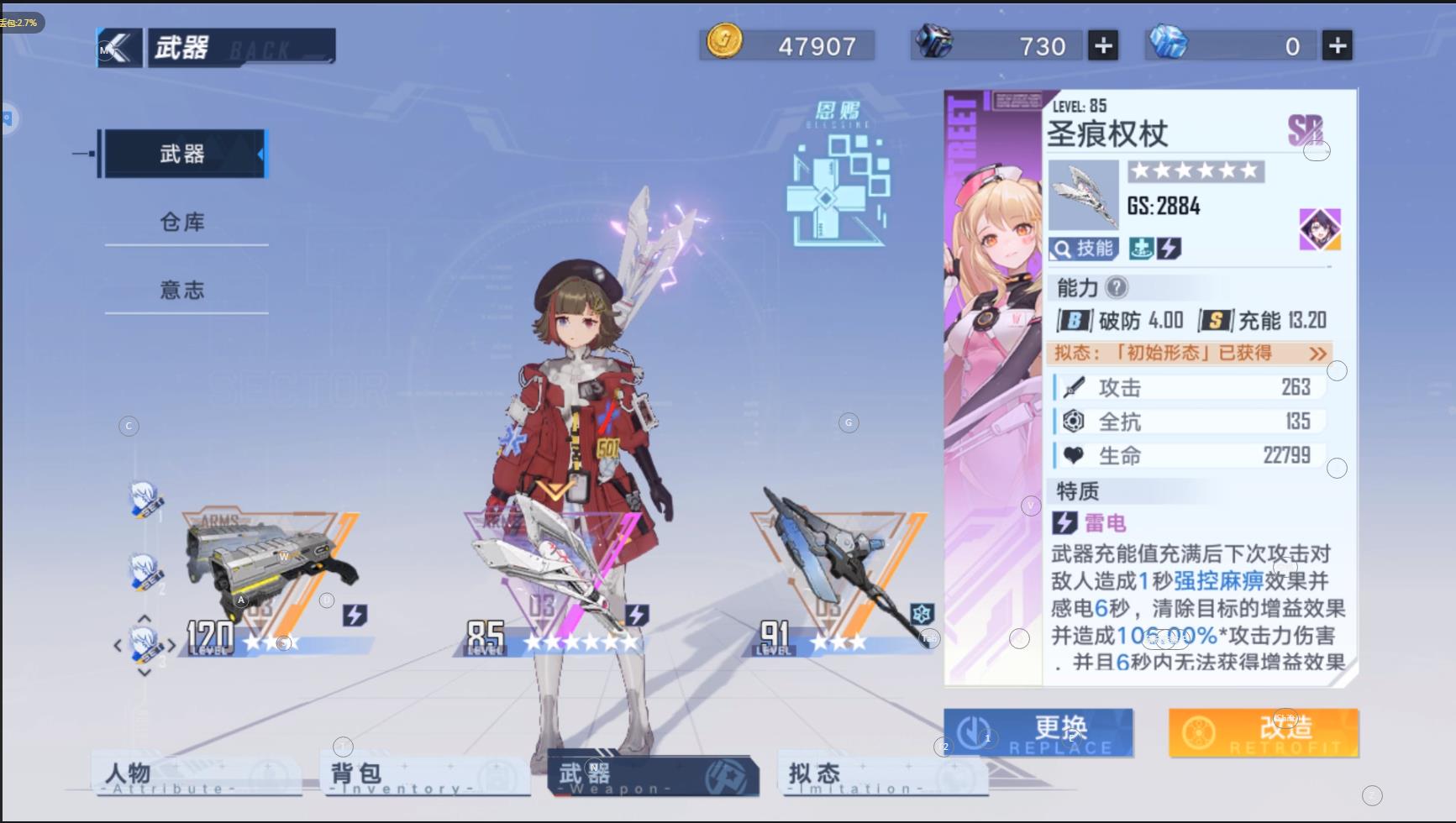View weapon 技能 skill details
This screenshot has width=1456, height=823.
click(x=1084, y=249)
